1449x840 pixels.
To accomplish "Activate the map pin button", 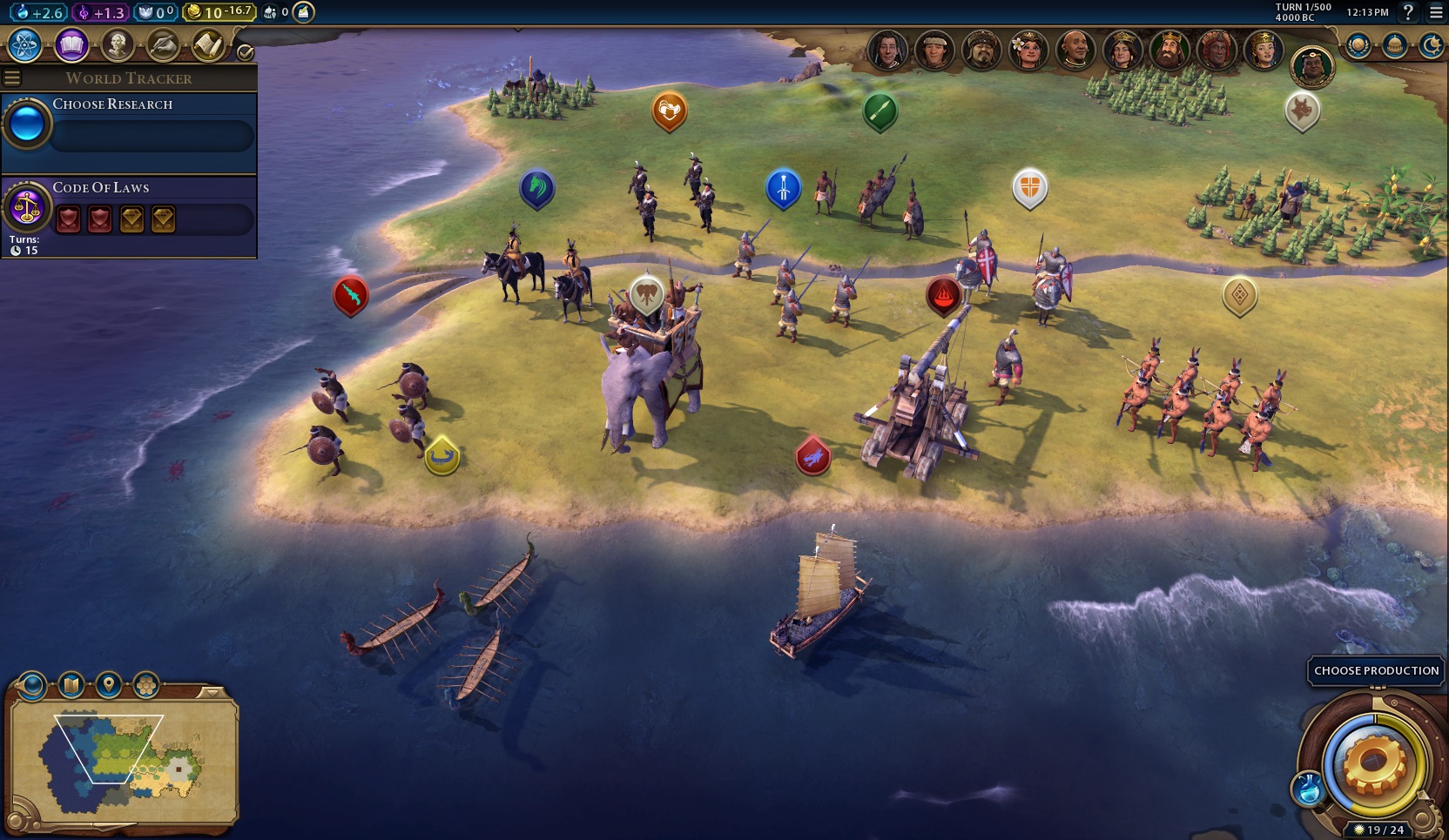I will point(109,686).
